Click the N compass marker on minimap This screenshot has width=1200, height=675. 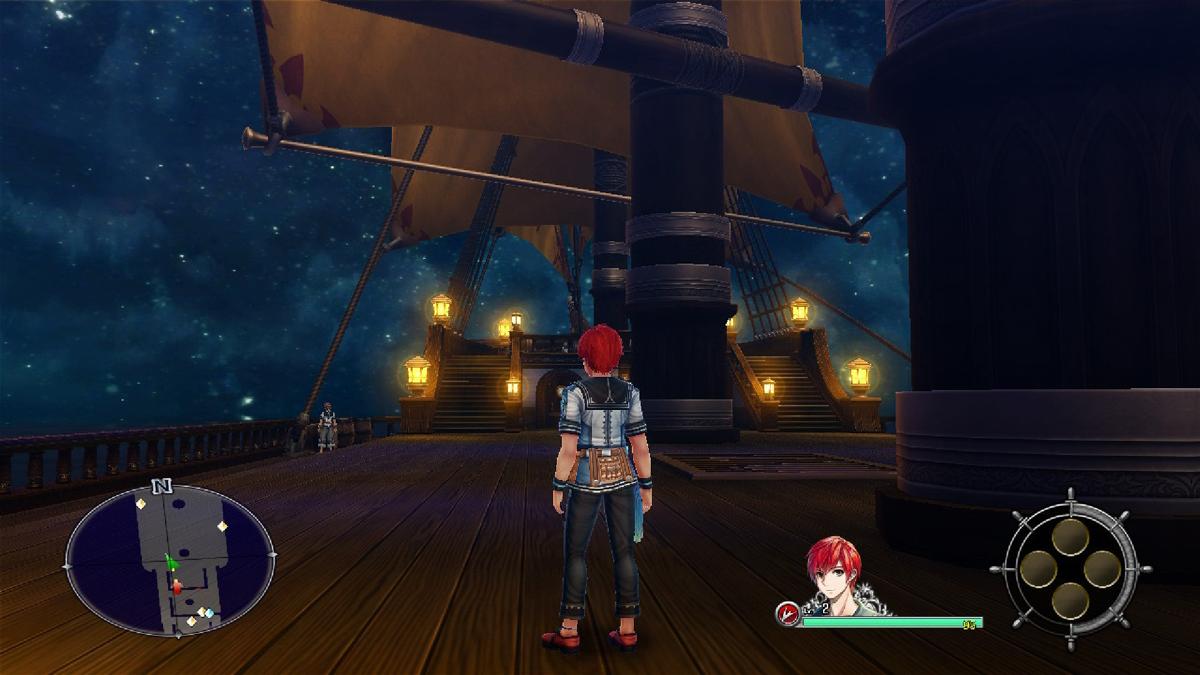click(159, 487)
